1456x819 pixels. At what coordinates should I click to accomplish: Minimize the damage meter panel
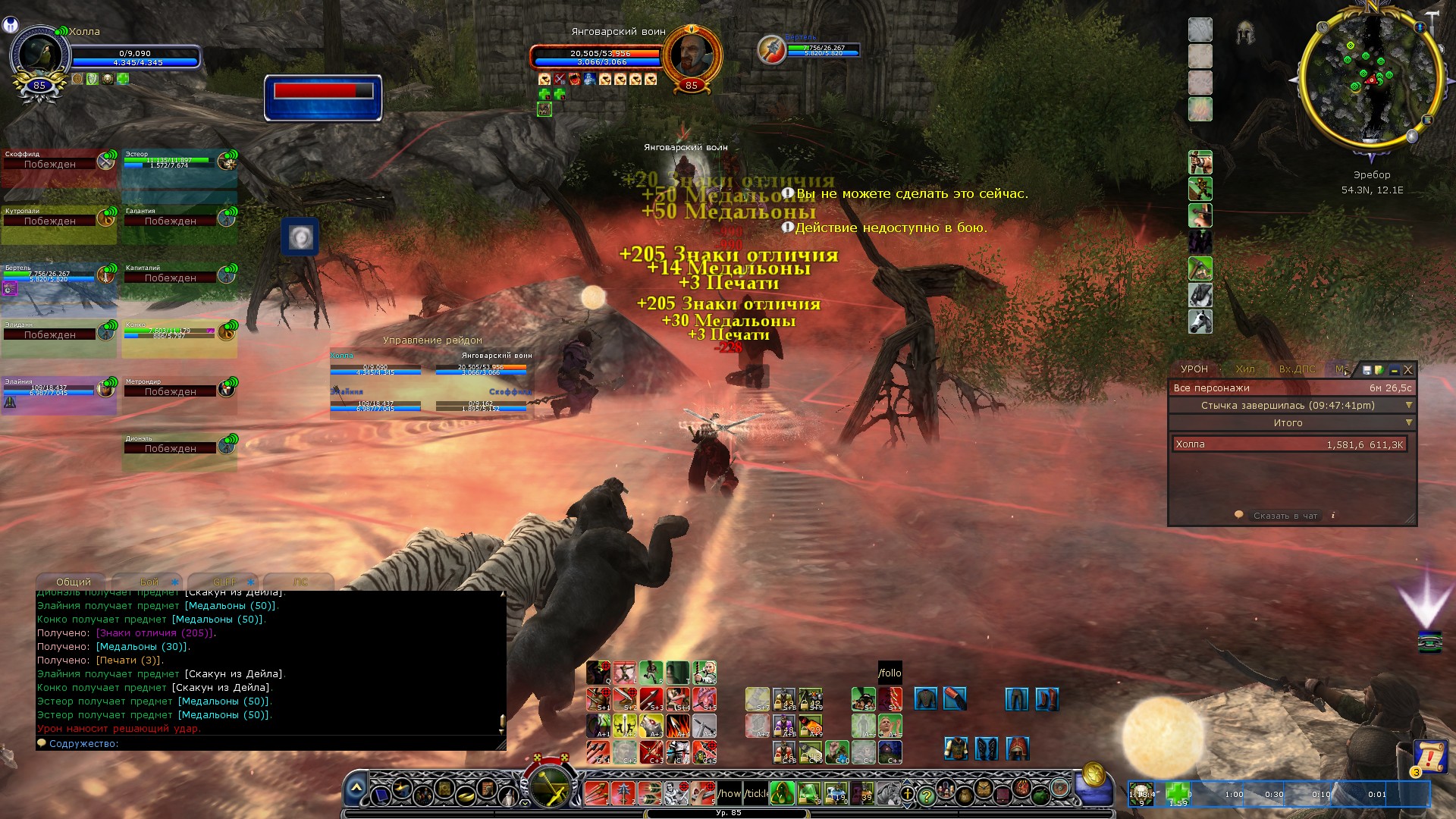(1394, 370)
